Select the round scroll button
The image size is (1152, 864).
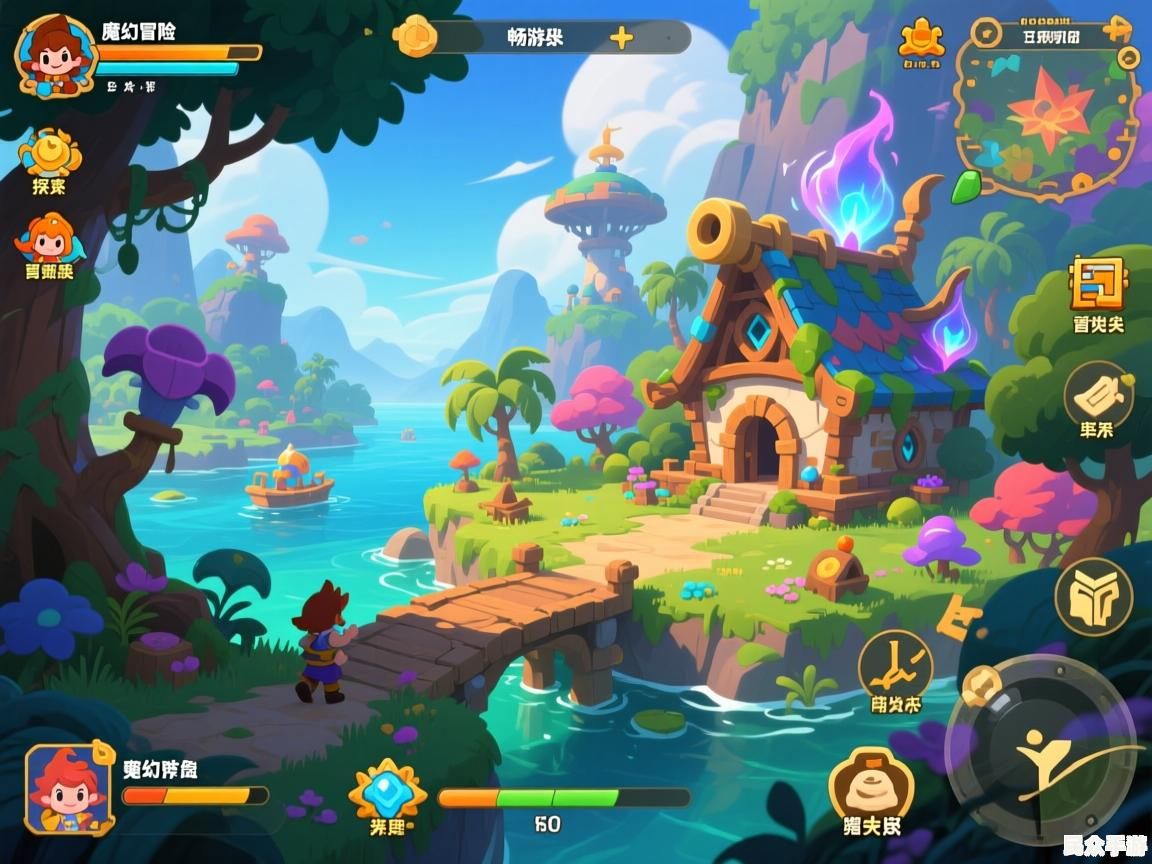[1097, 396]
